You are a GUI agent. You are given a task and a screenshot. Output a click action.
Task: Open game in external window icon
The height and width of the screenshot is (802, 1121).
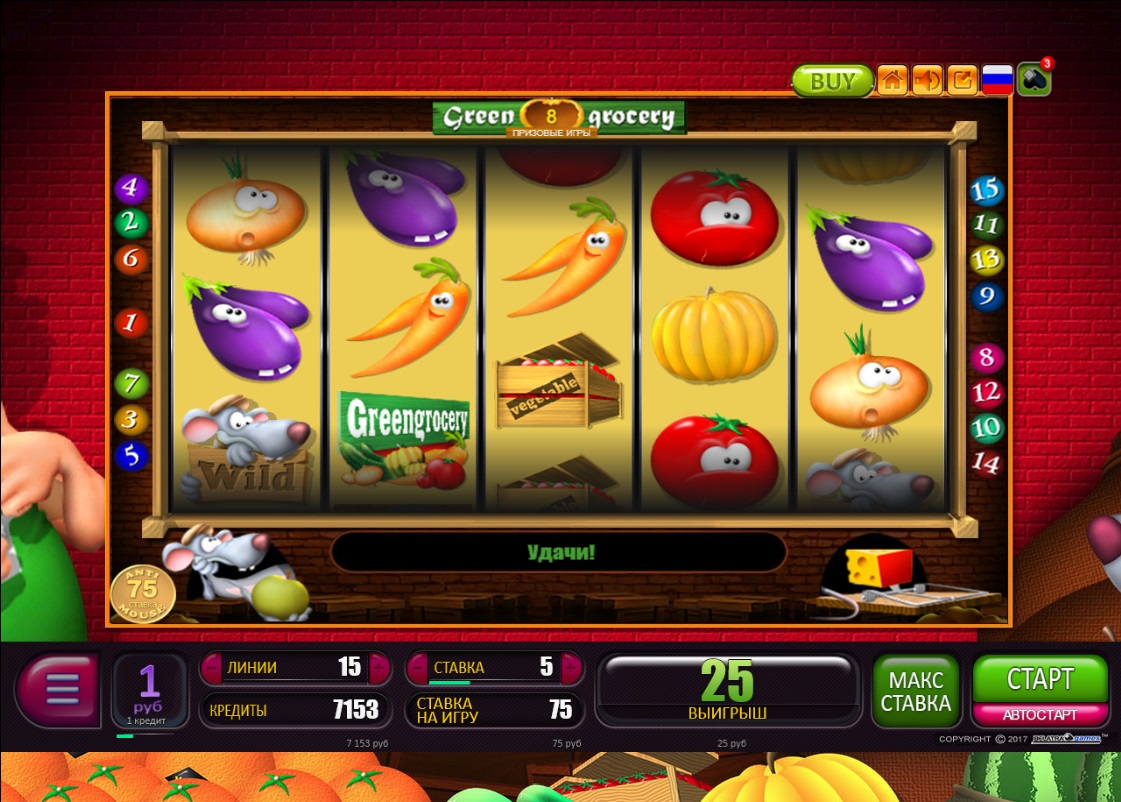pyautogui.click(x=962, y=81)
